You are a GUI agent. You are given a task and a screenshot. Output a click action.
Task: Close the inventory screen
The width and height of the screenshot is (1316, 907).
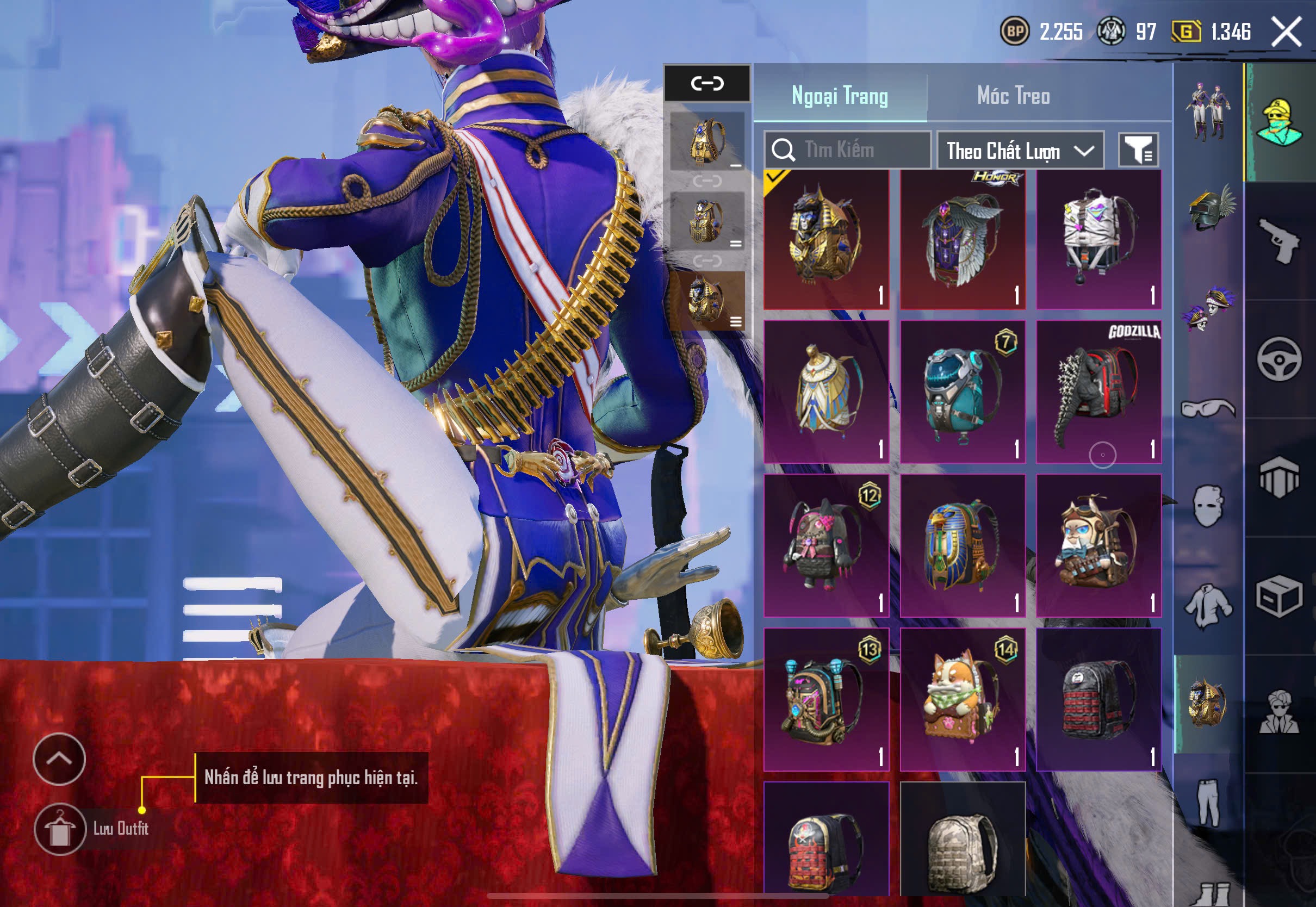click(x=1287, y=32)
